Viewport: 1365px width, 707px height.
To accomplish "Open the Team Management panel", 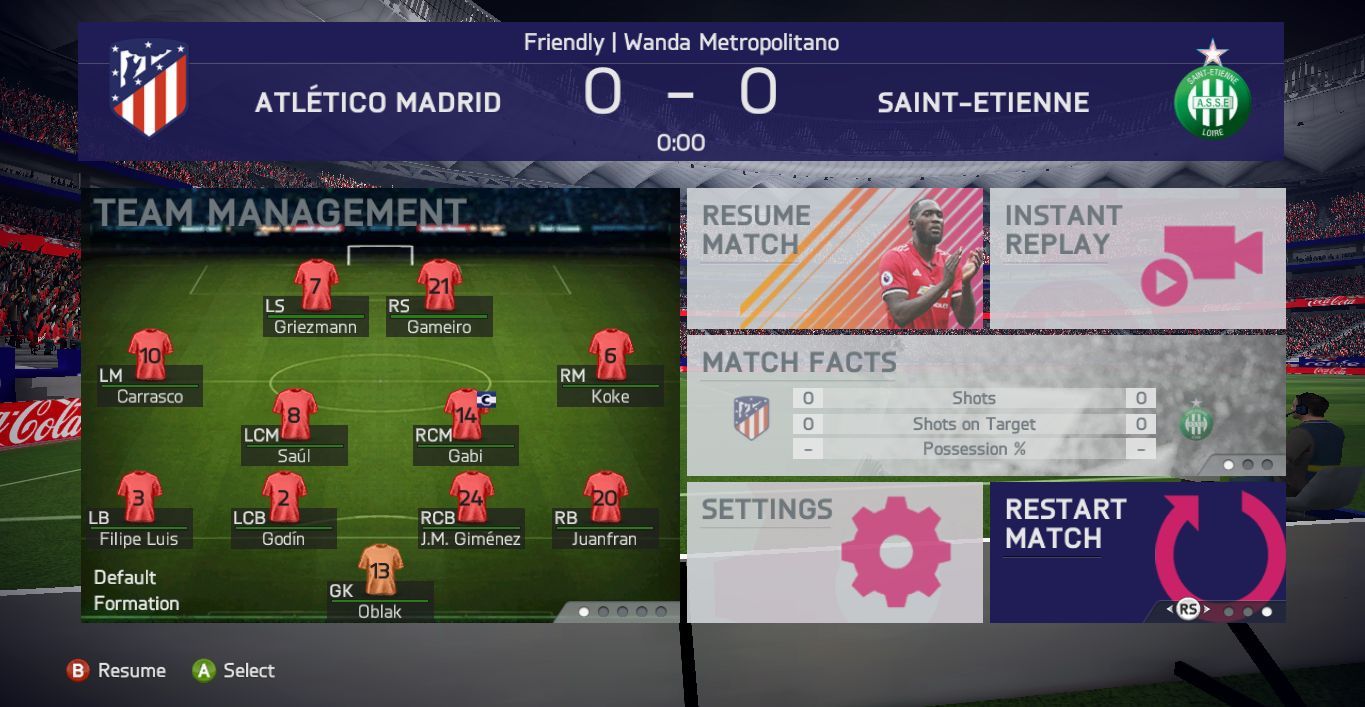I will pos(280,212).
